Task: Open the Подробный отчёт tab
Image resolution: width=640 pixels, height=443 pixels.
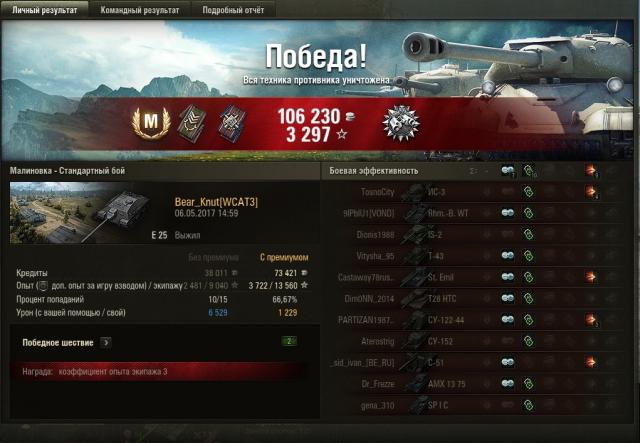Action: 231,10
